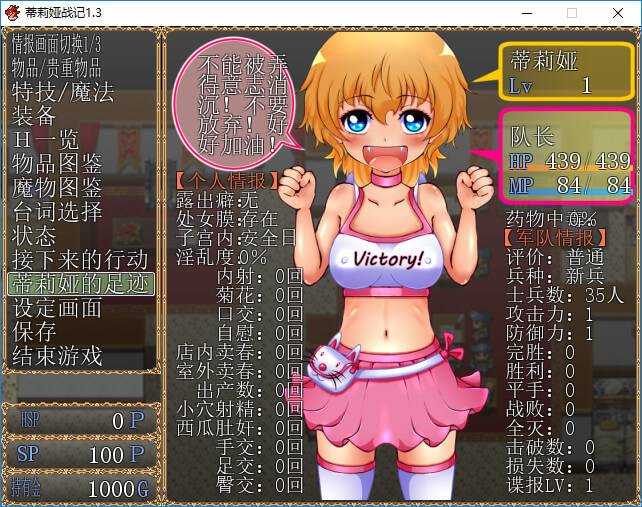The width and height of the screenshot is (642, 507).
Task: Open 设定画面 settings screen
Action: click(x=57, y=307)
